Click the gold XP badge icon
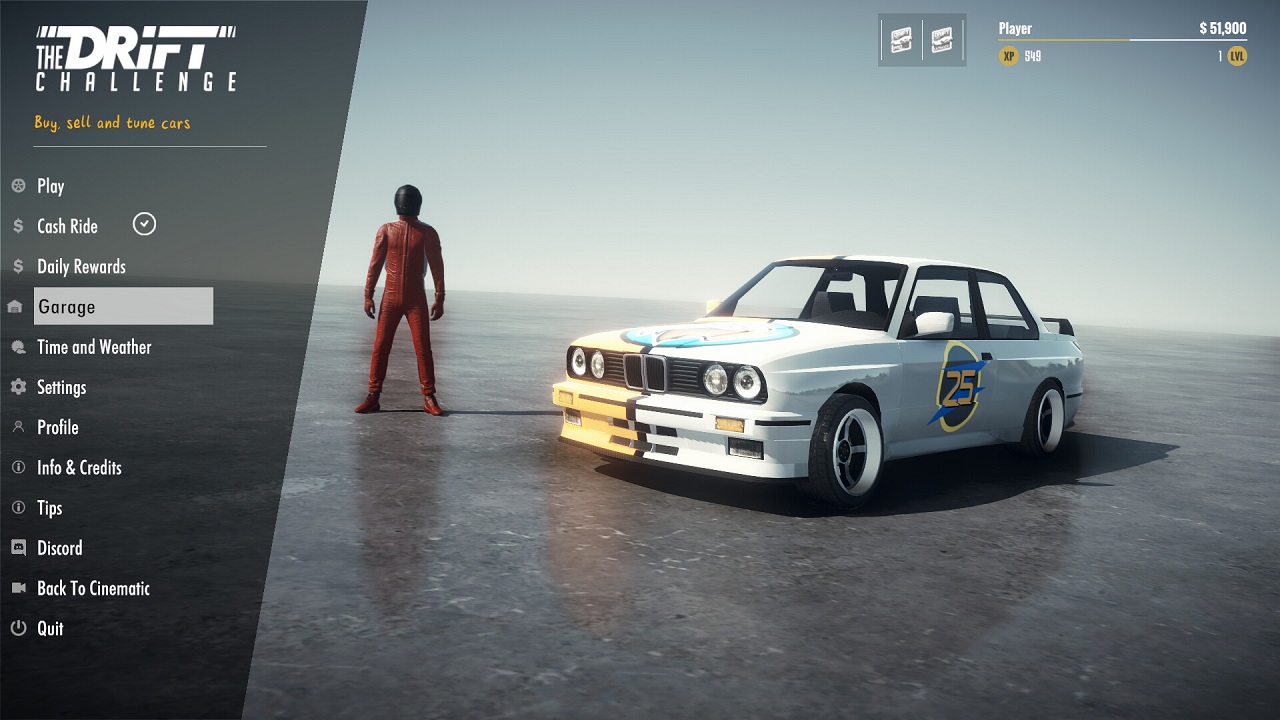 pyautogui.click(x=1008, y=56)
